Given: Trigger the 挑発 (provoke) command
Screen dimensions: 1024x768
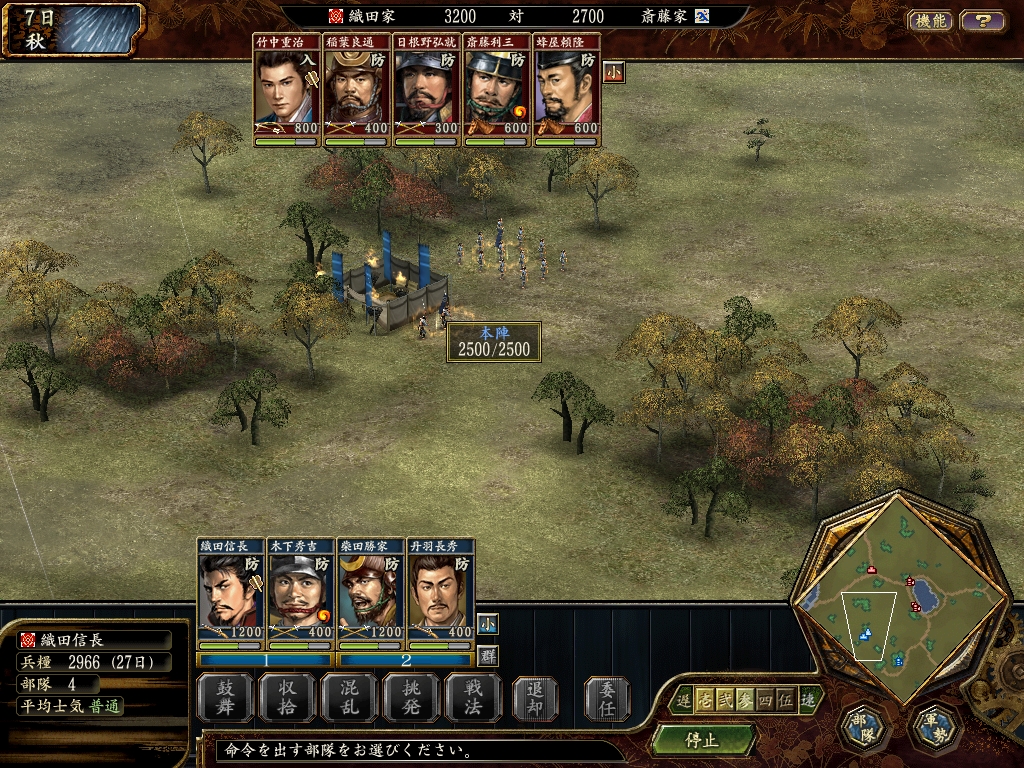Looking at the screenshot, I should click(x=411, y=698).
